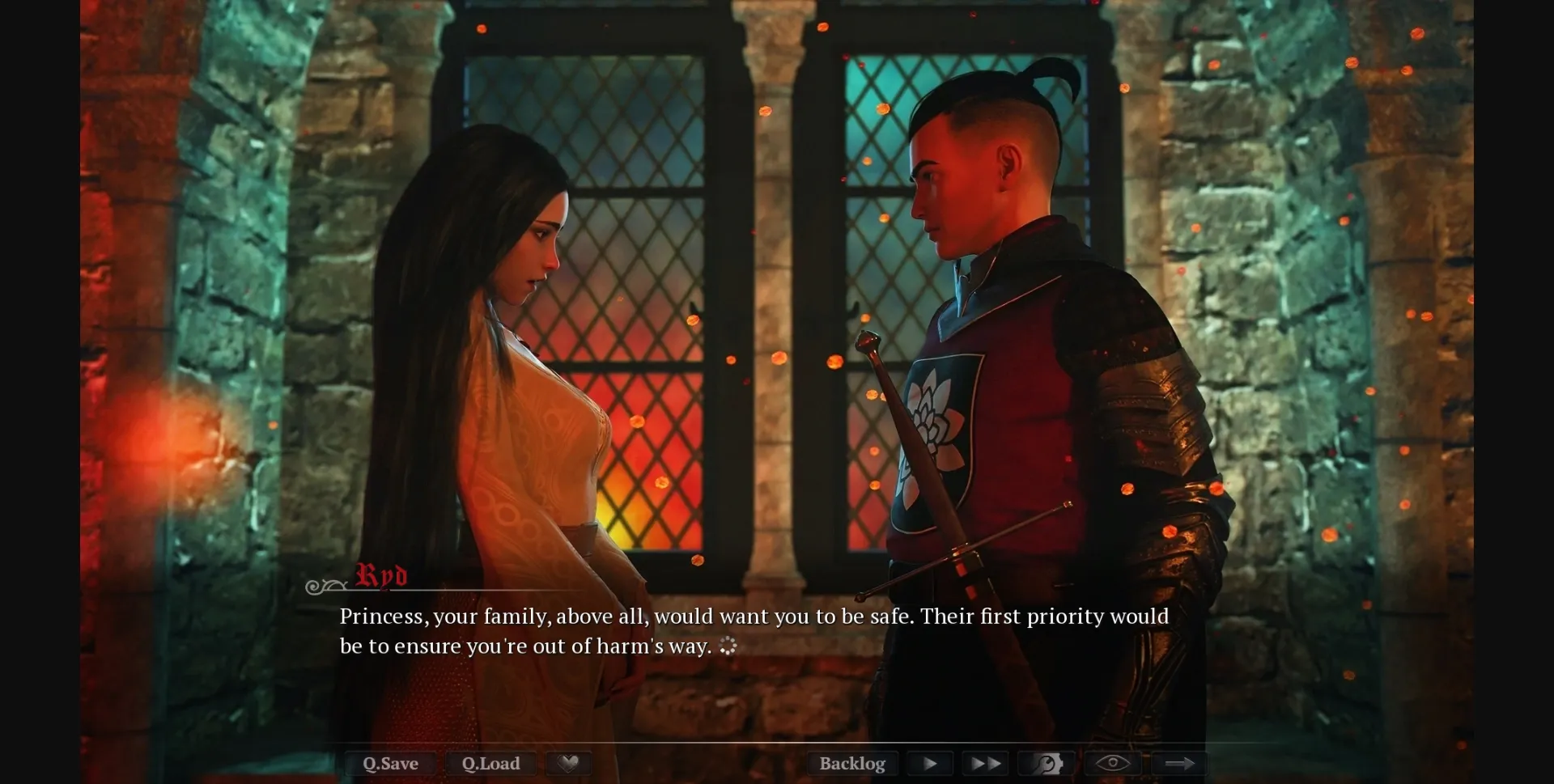The height and width of the screenshot is (784, 1554).
Task: Jump to next choice with the arrow icon
Action: 1180,763
